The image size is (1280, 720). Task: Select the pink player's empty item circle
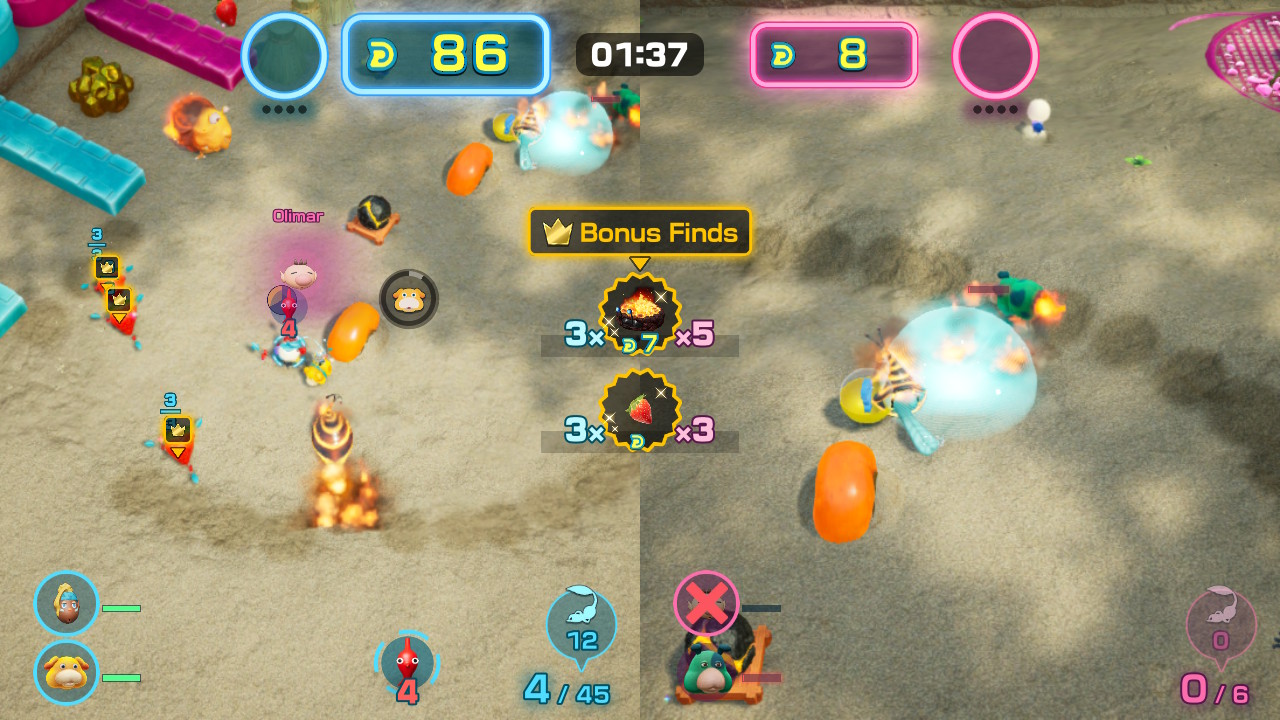click(995, 55)
